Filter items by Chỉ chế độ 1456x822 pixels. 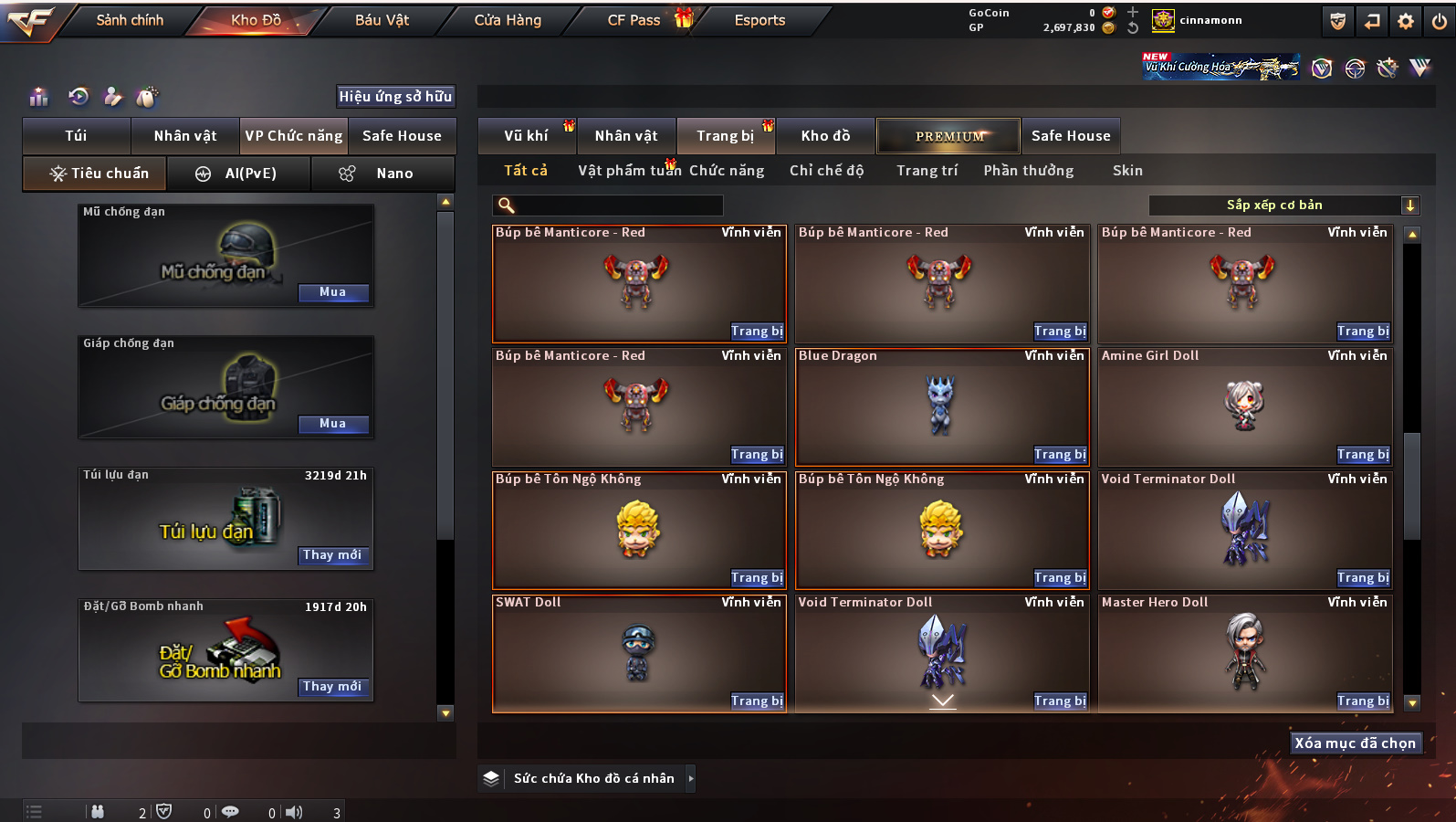[x=826, y=171]
